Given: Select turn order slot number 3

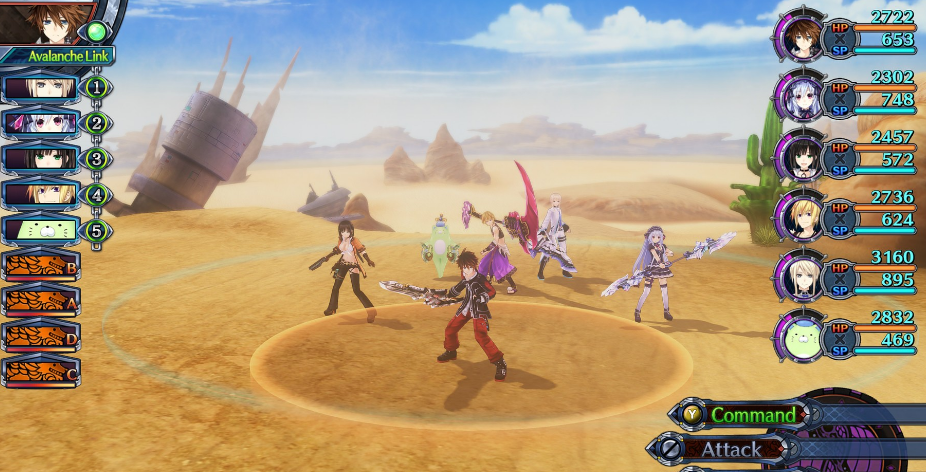Looking at the screenshot, I should [x=45, y=158].
